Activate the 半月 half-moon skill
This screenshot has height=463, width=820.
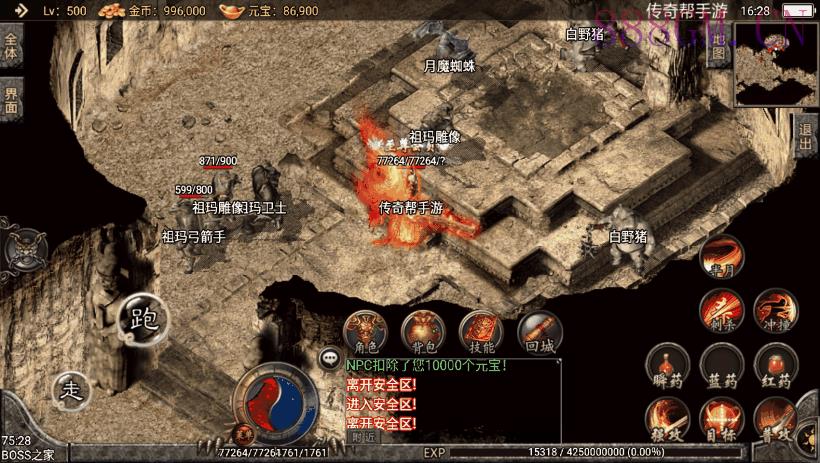point(719,258)
